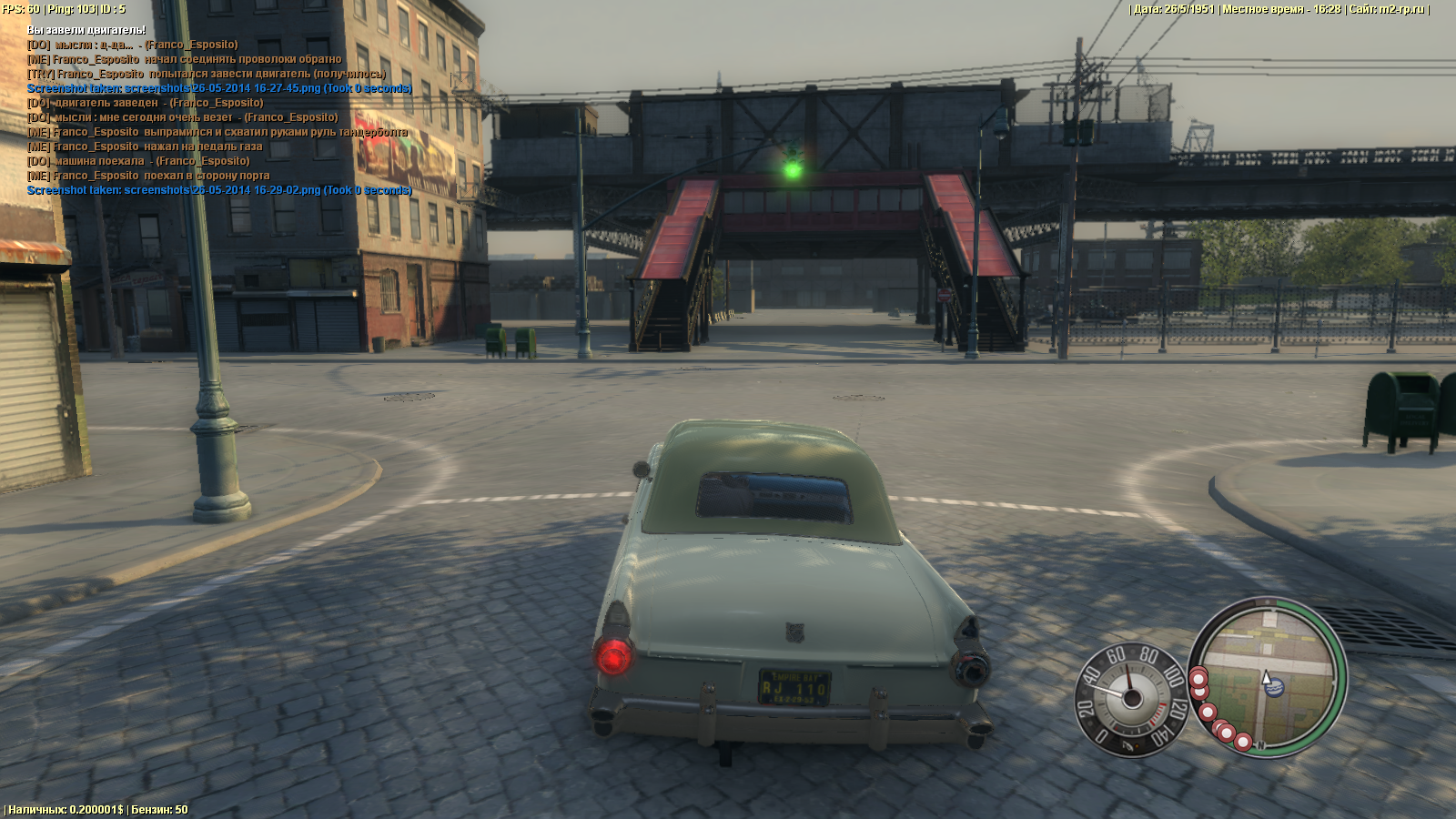Select the blue burger diner marker on minimap

coord(1275,688)
